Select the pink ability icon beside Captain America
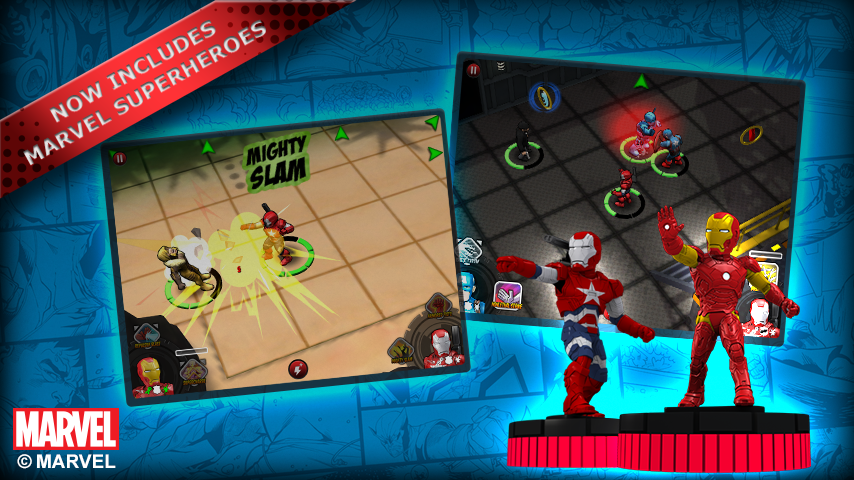The width and height of the screenshot is (854, 480). (x=507, y=296)
